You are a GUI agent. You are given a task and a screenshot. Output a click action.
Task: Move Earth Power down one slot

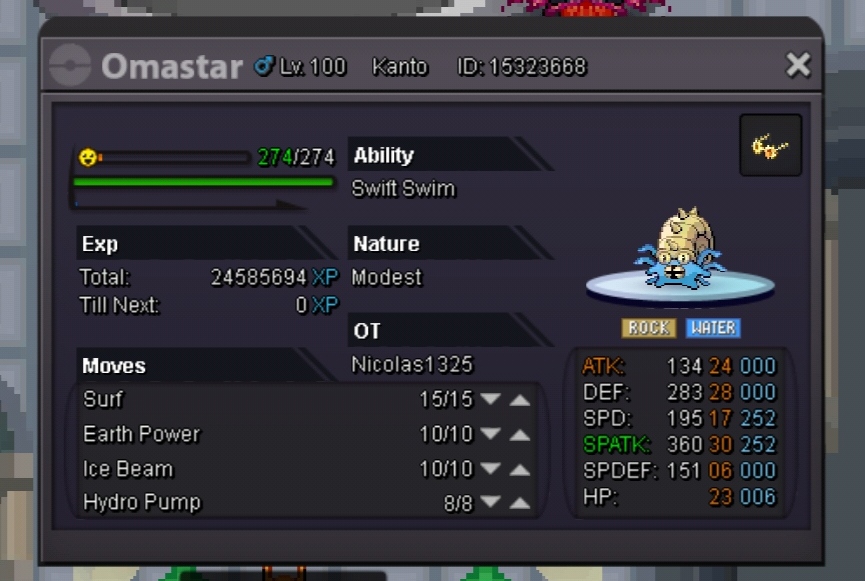pos(490,434)
